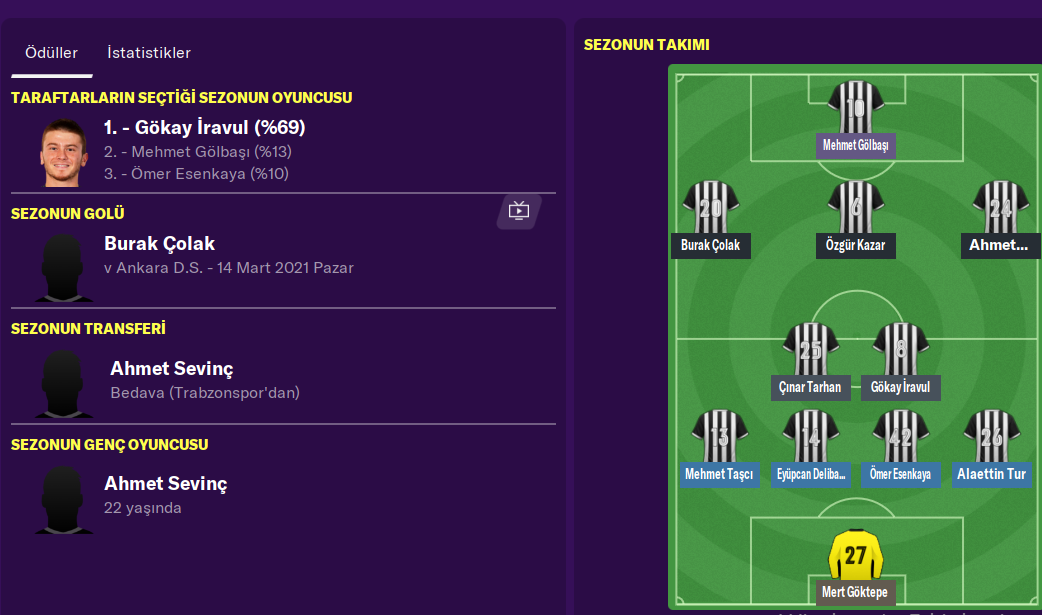Select the Ödüller tab

(x=51, y=53)
